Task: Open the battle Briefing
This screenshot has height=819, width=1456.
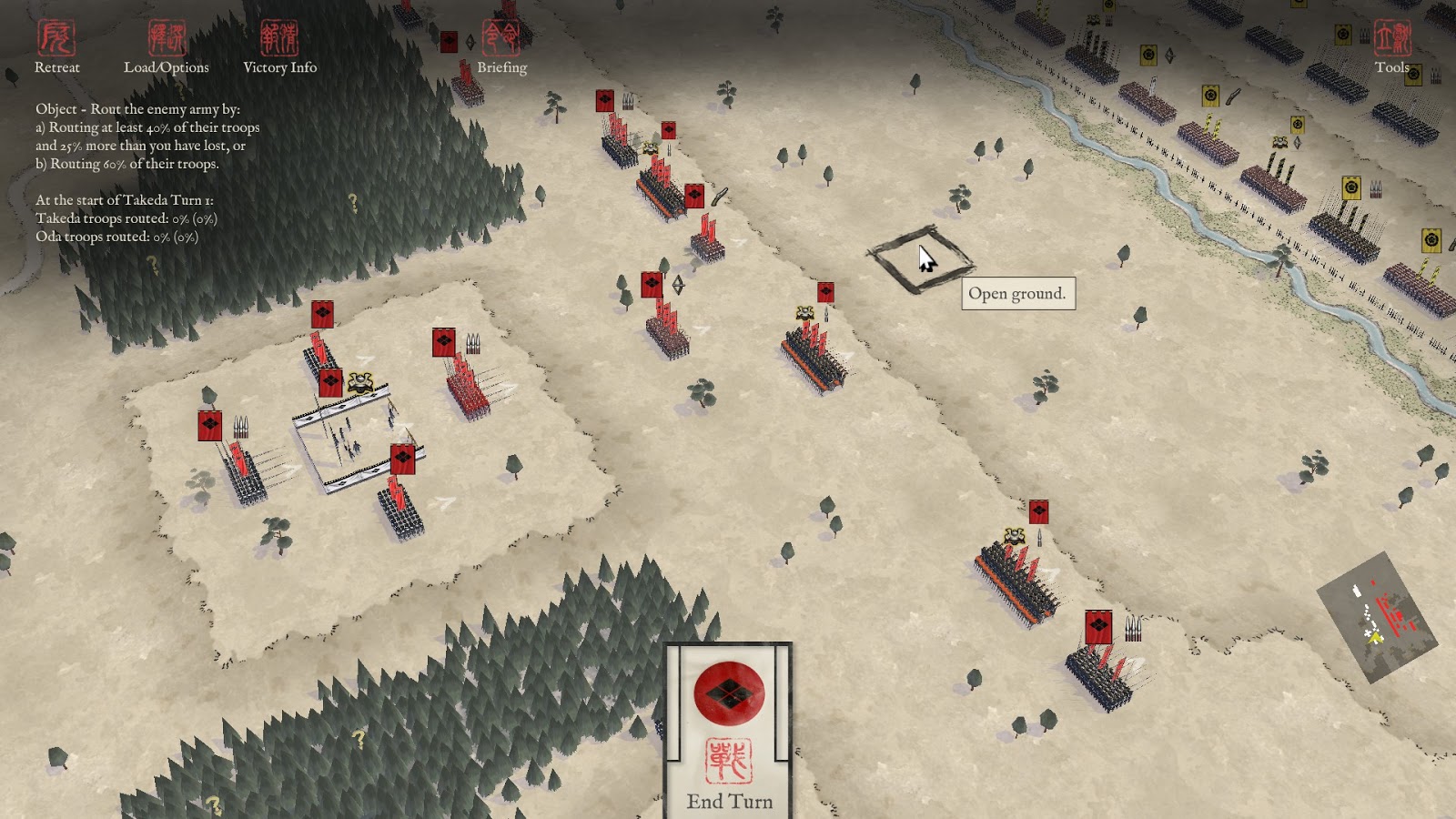Action: [501, 47]
